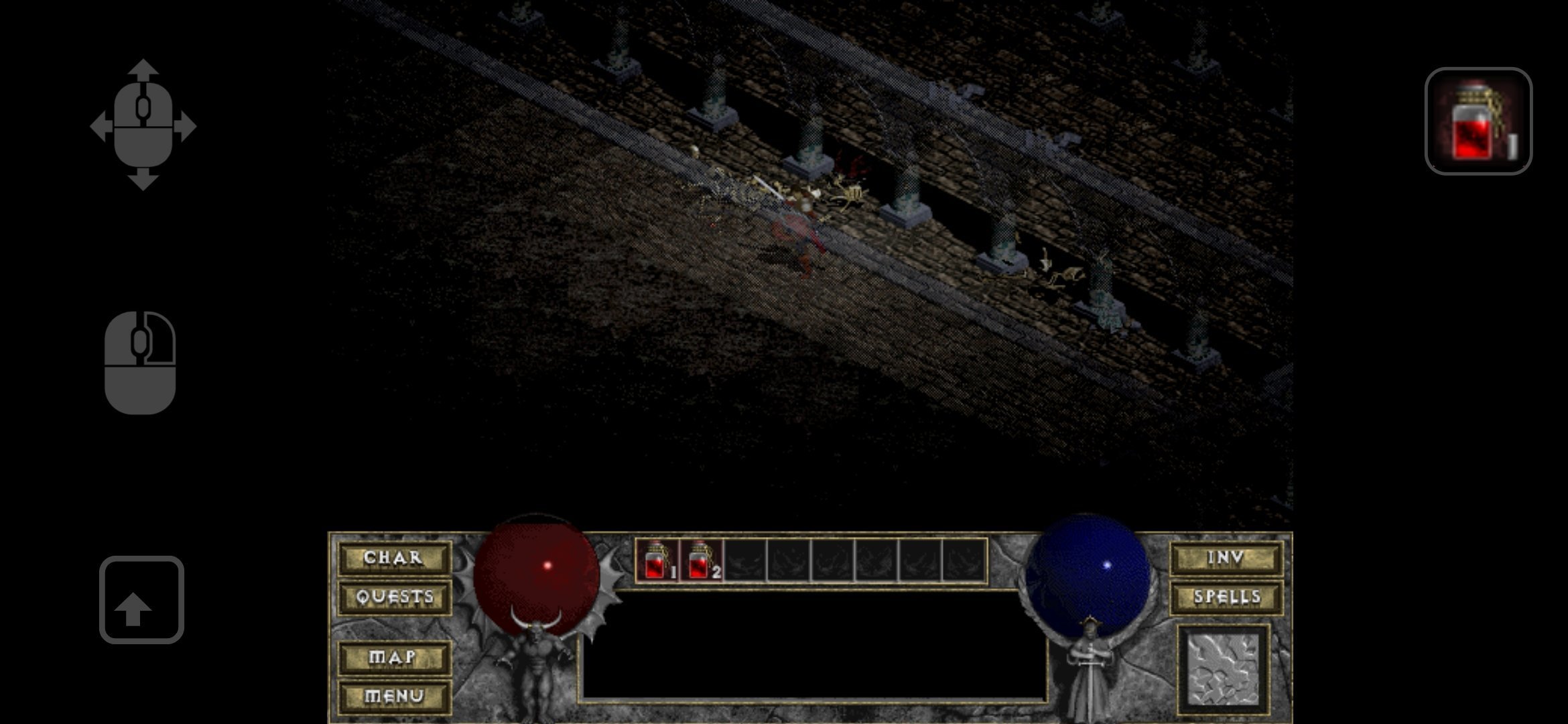Tap the mouse movement arrows control
The width and height of the screenshot is (1568, 724).
143,125
